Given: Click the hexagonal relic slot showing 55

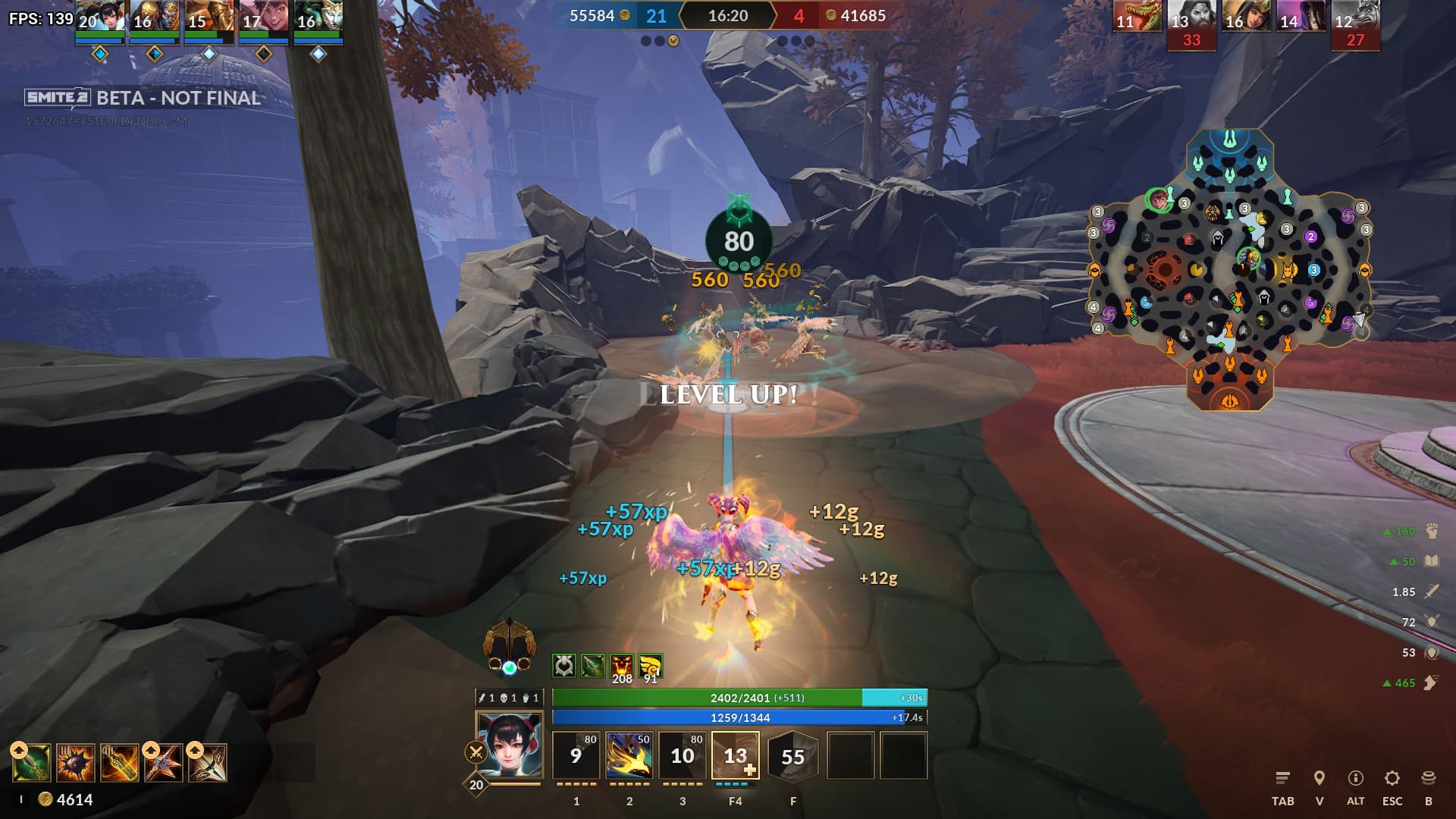Looking at the screenshot, I should (793, 755).
